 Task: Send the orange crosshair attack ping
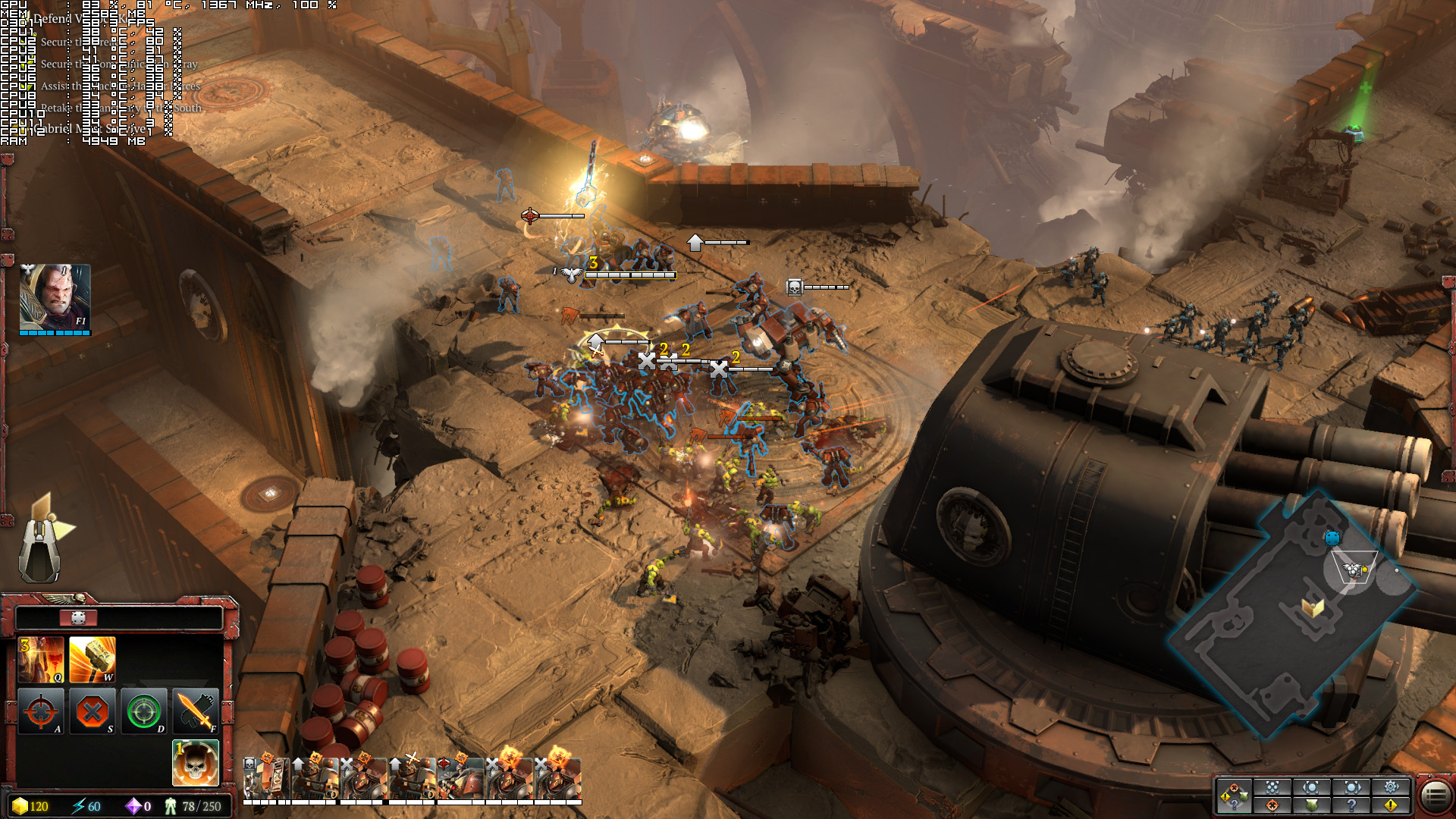pos(1272,805)
